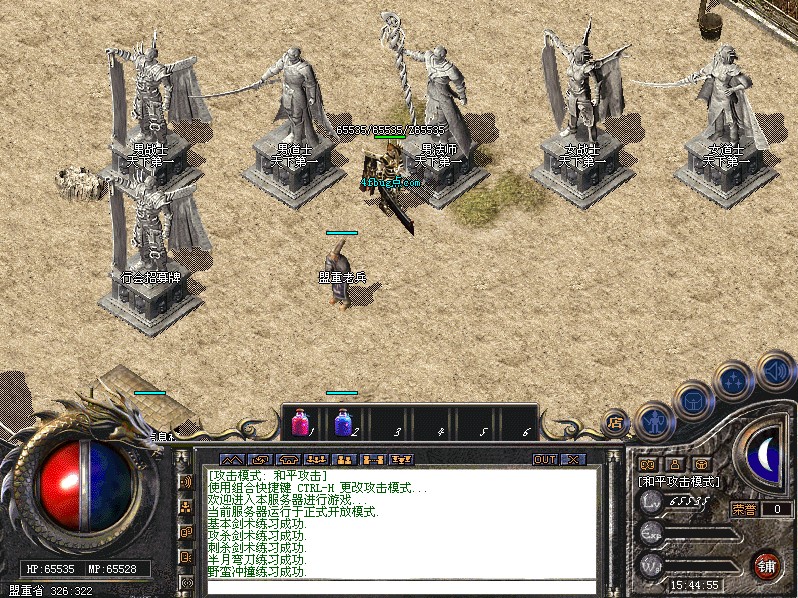Viewport: 798px width, 598px height.
Task: Click the 荣誉 honor button
Action: 743,509
